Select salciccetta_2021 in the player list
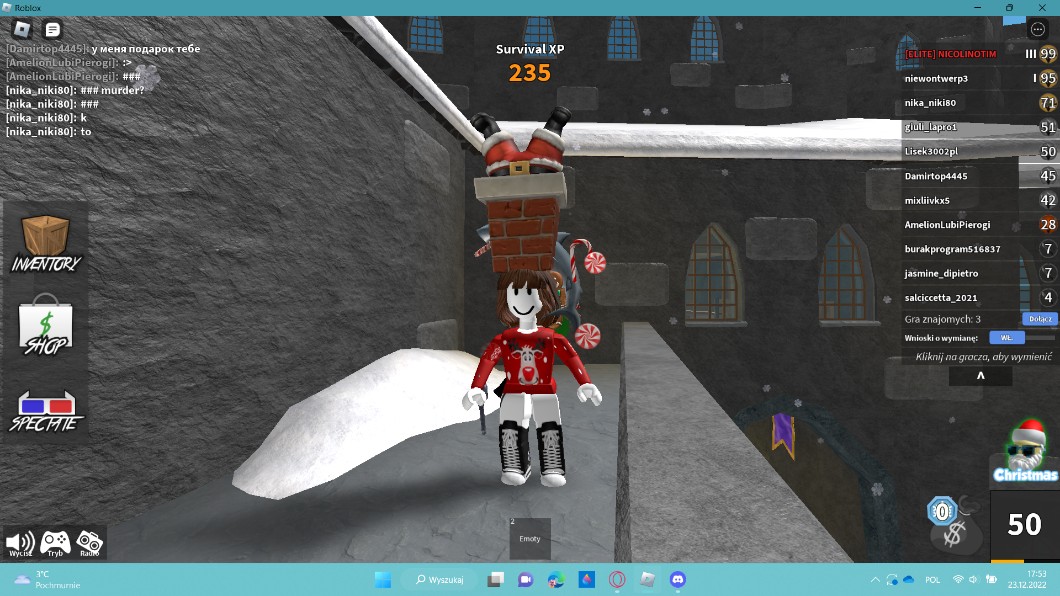 click(x=941, y=298)
